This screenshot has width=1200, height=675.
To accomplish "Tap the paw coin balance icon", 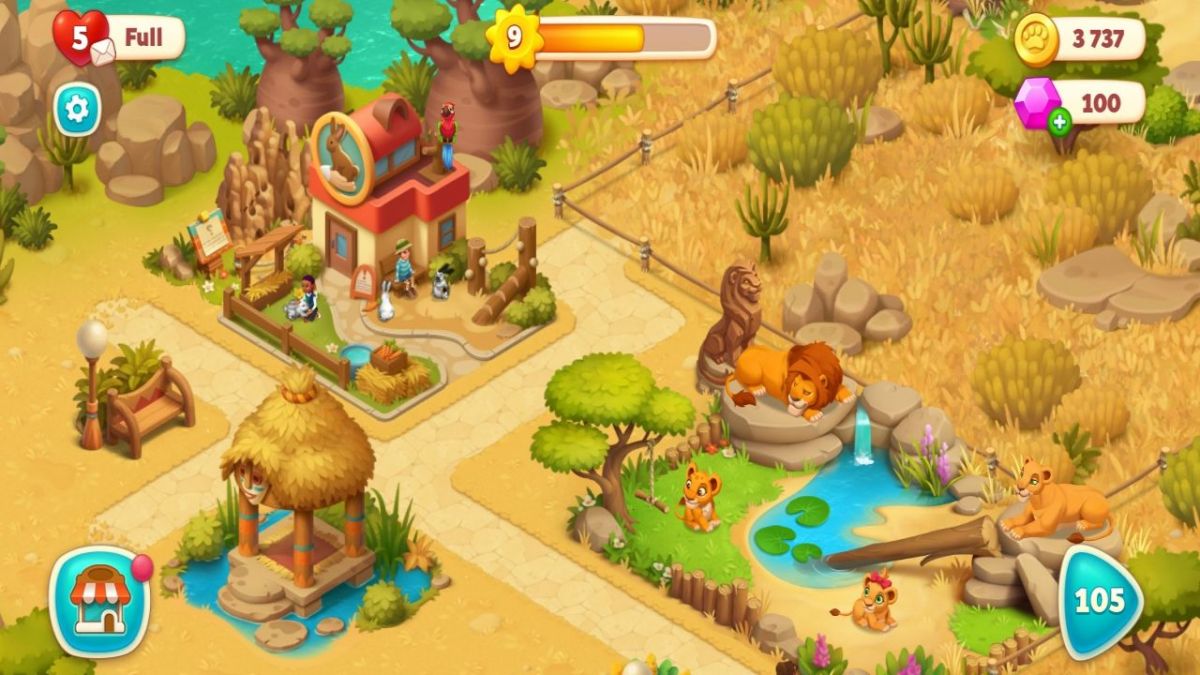I will 1036,40.
